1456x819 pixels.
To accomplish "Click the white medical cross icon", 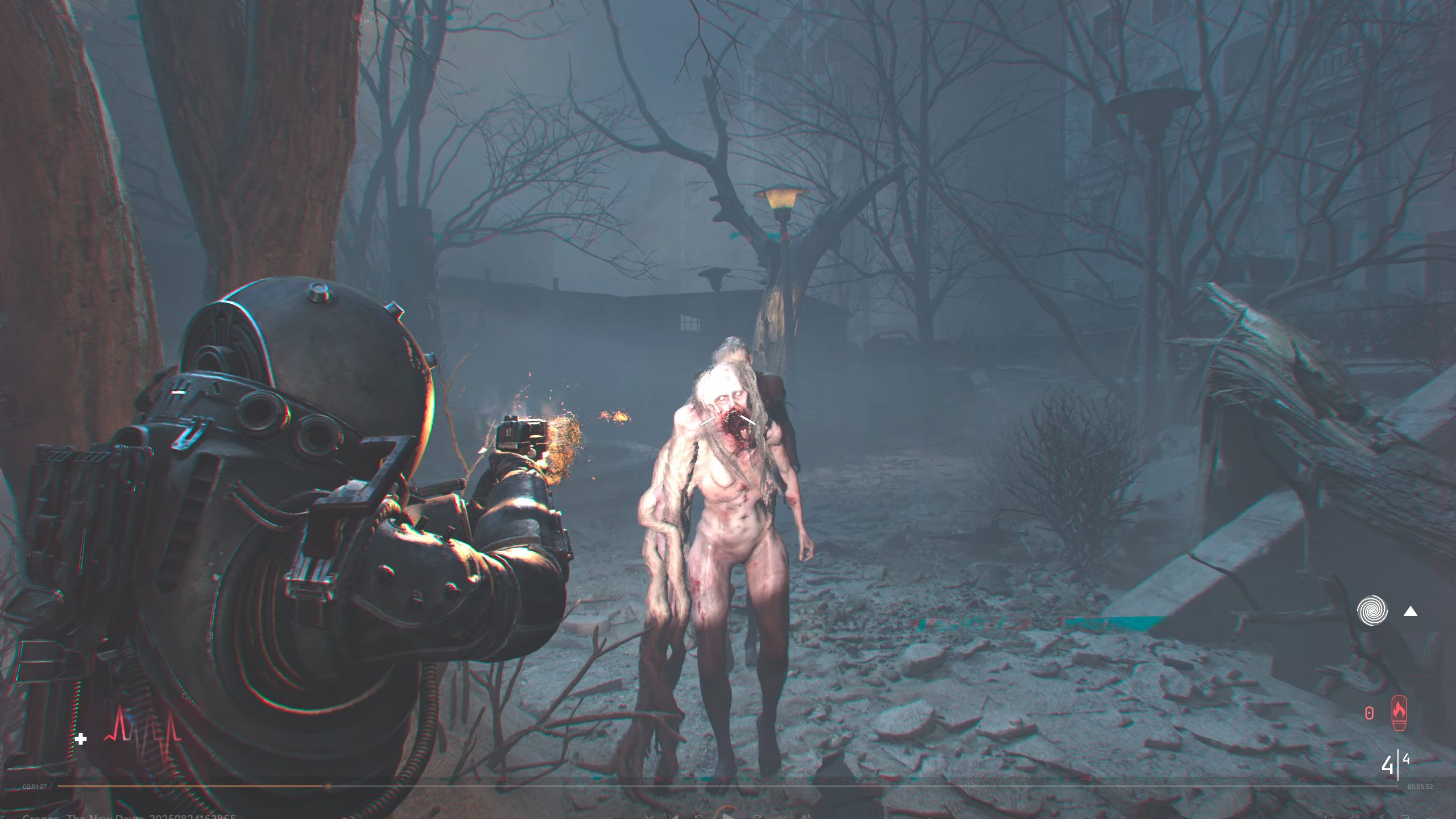I will (x=81, y=739).
